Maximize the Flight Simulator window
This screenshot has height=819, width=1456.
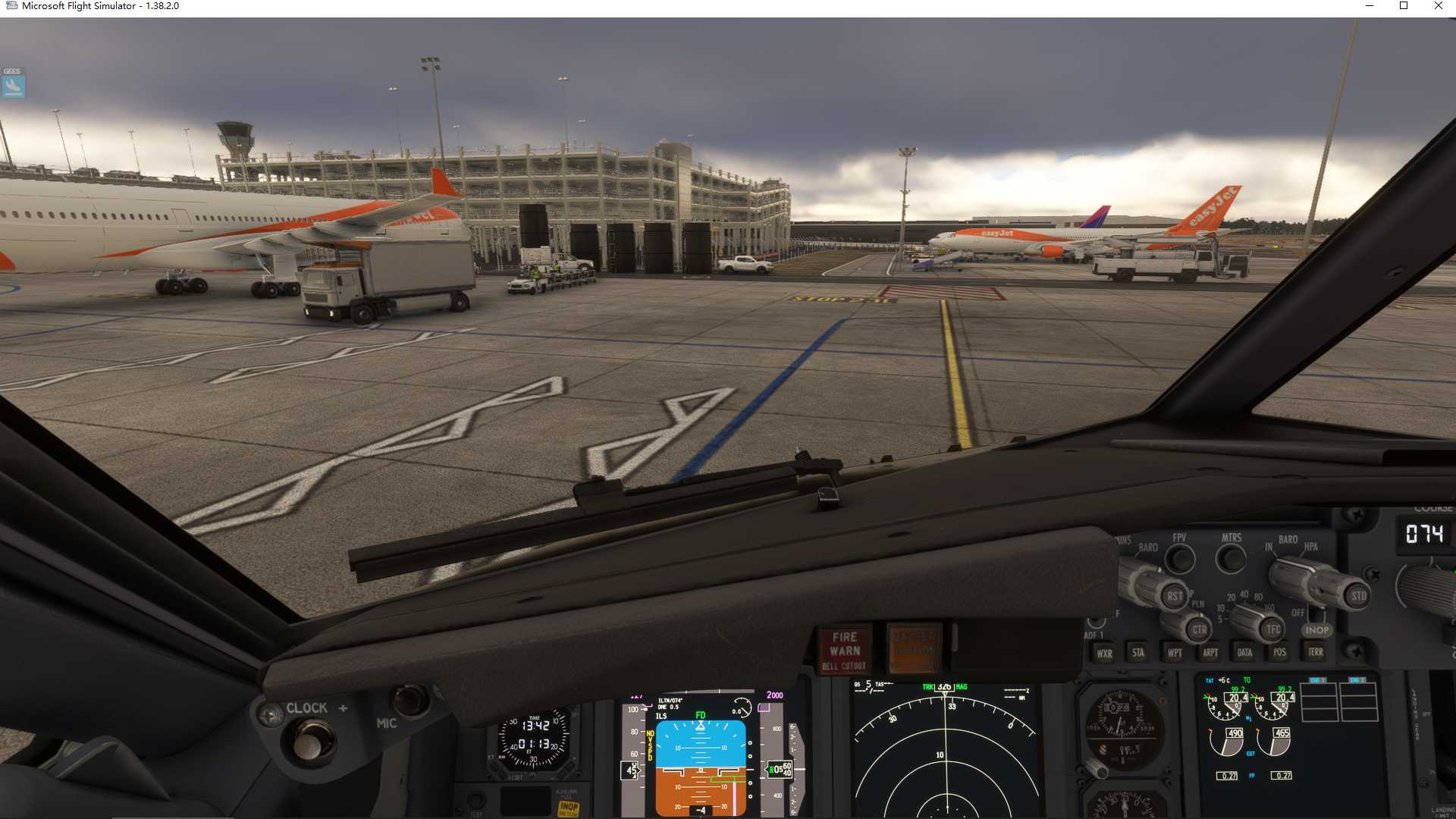point(1404,6)
